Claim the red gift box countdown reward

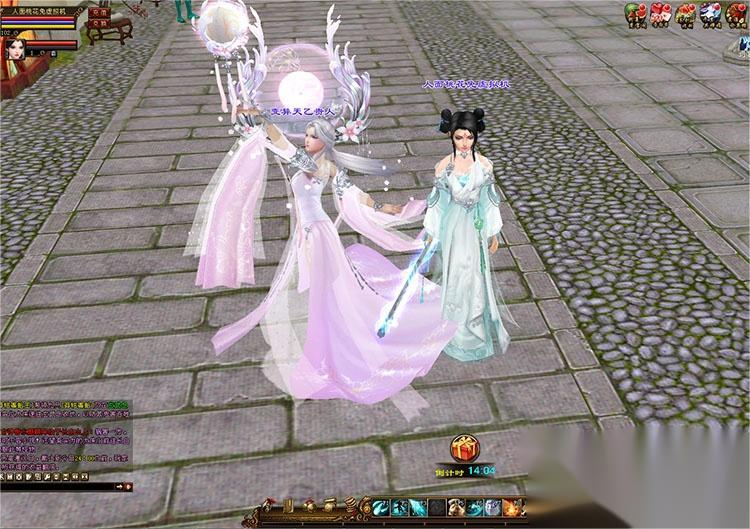(464, 448)
